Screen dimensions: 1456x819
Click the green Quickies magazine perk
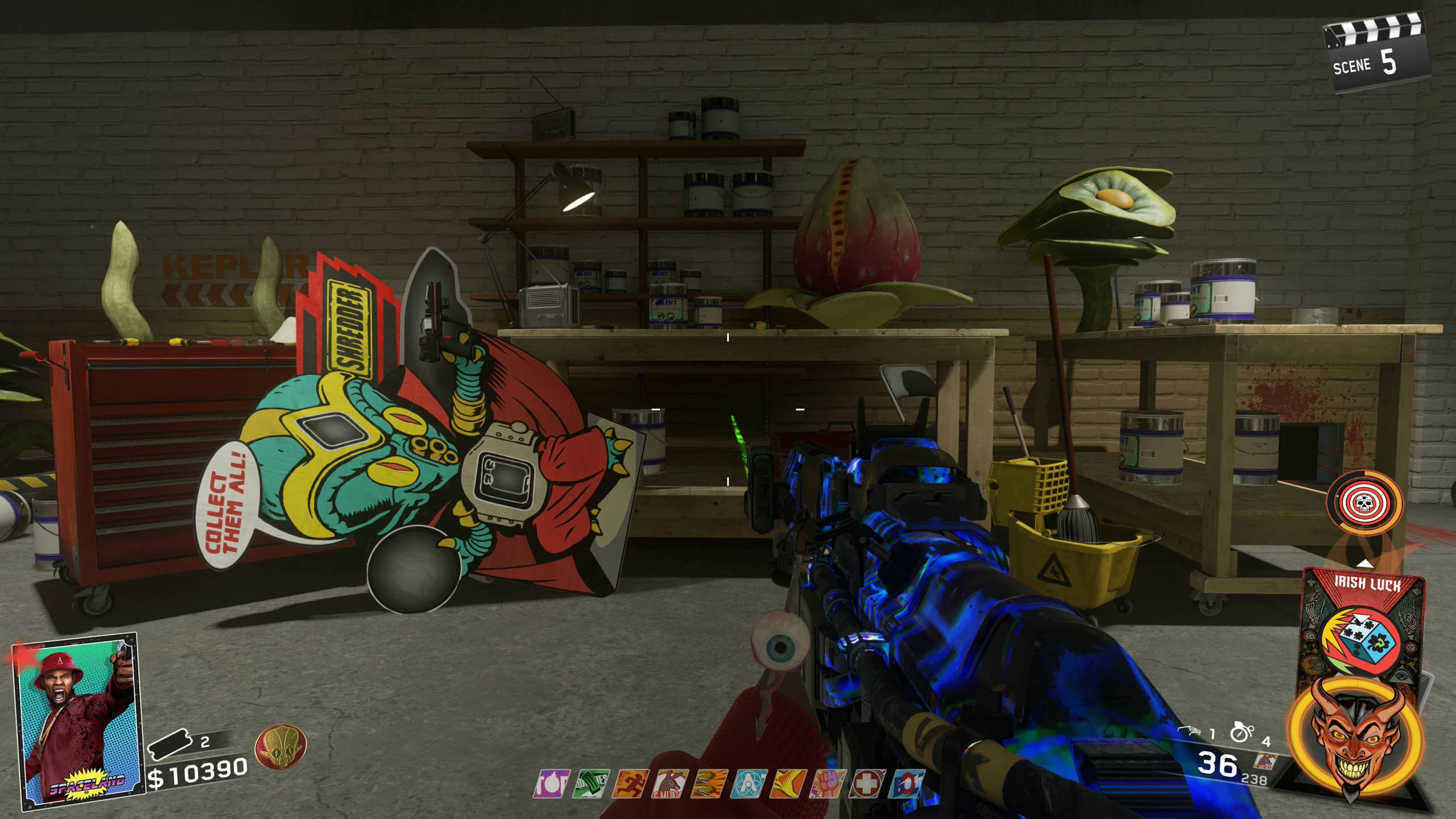[x=591, y=784]
